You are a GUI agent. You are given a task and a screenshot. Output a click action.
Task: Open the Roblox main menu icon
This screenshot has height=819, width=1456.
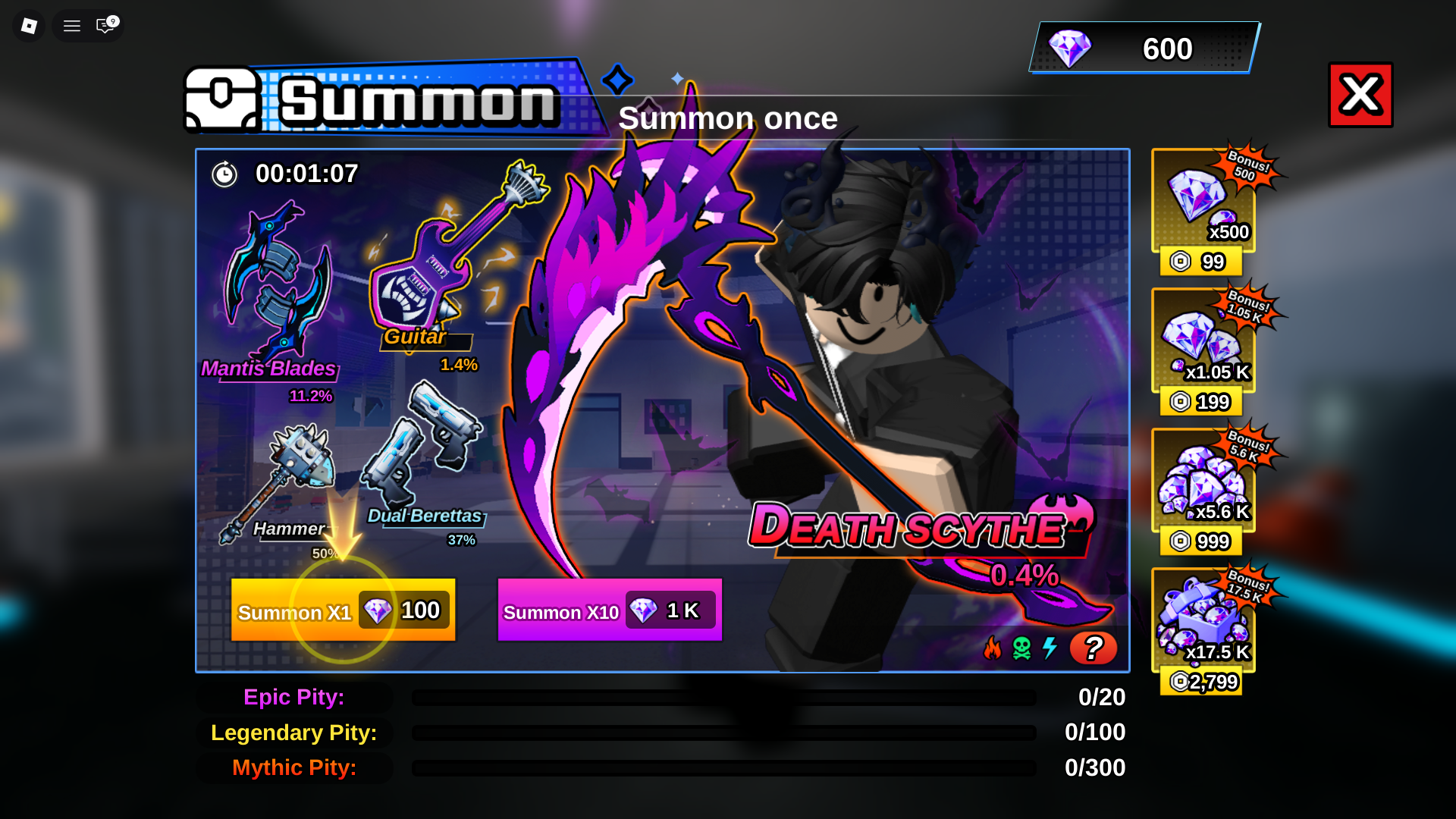click(x=28, y=25)
